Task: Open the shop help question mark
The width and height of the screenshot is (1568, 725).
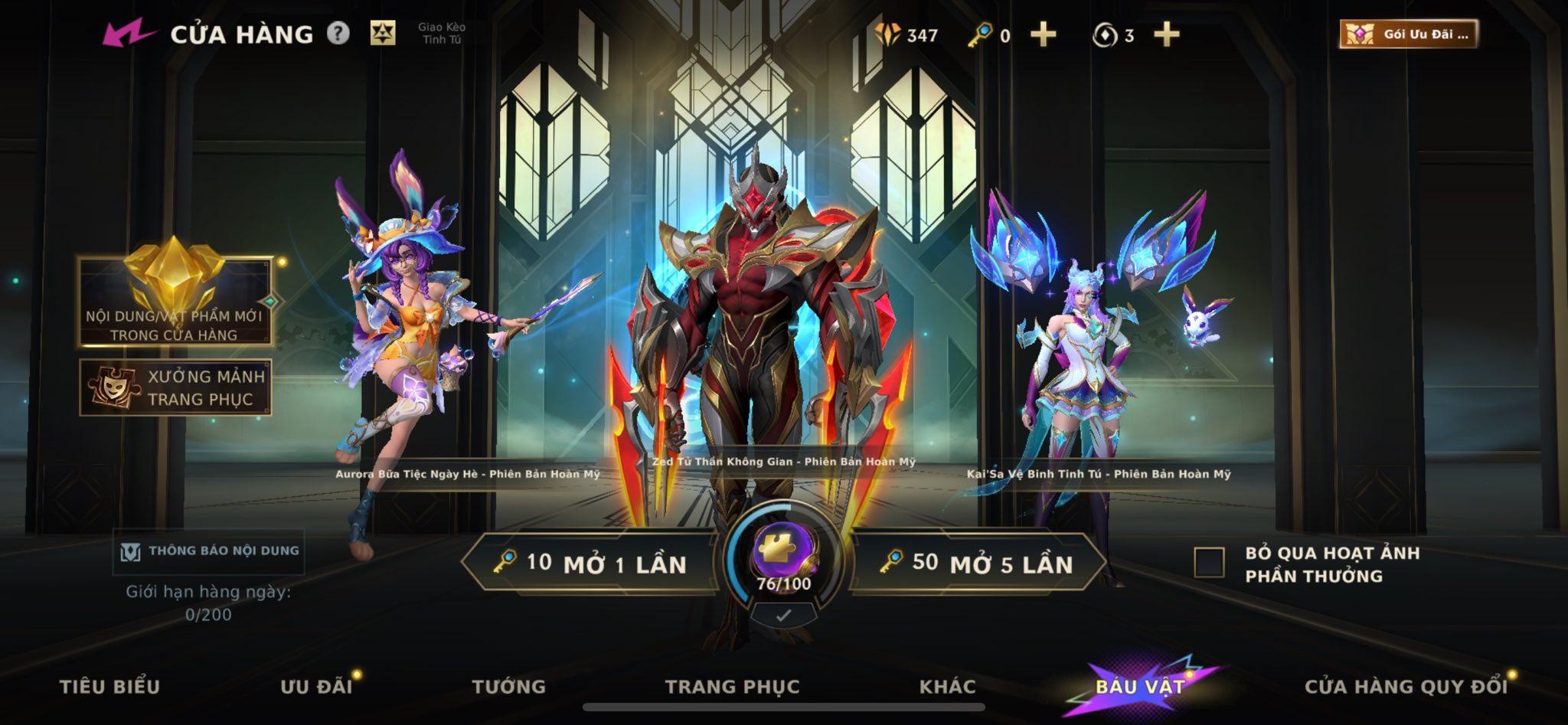Action: (338, 34)
